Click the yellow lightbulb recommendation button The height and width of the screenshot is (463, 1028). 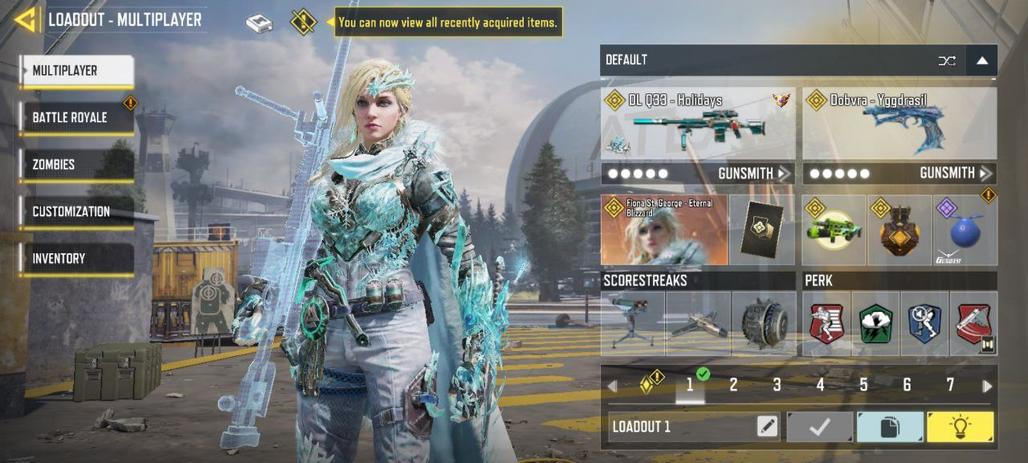pos(960,427)
